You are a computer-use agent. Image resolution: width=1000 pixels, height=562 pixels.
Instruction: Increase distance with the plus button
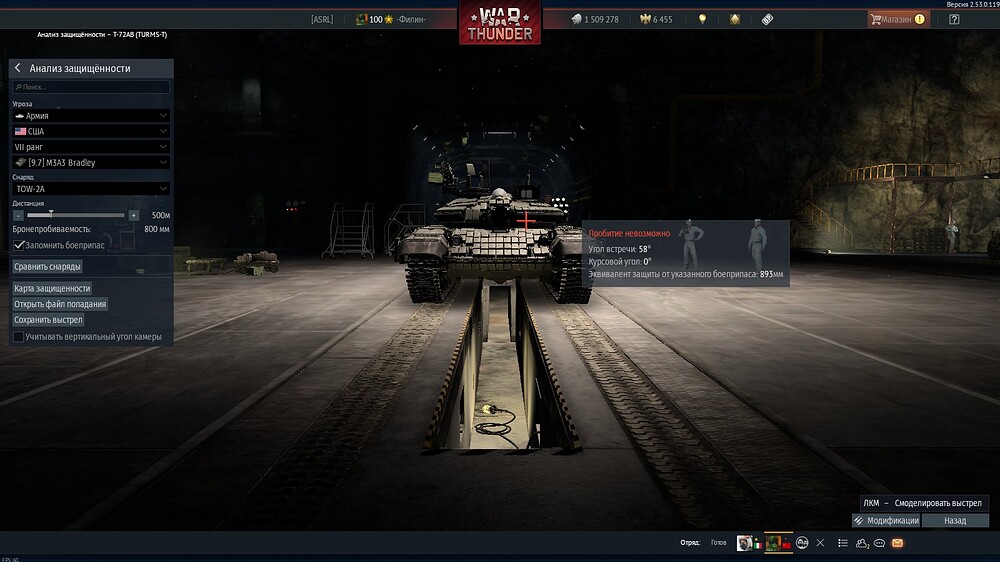(x=134, y=215)
